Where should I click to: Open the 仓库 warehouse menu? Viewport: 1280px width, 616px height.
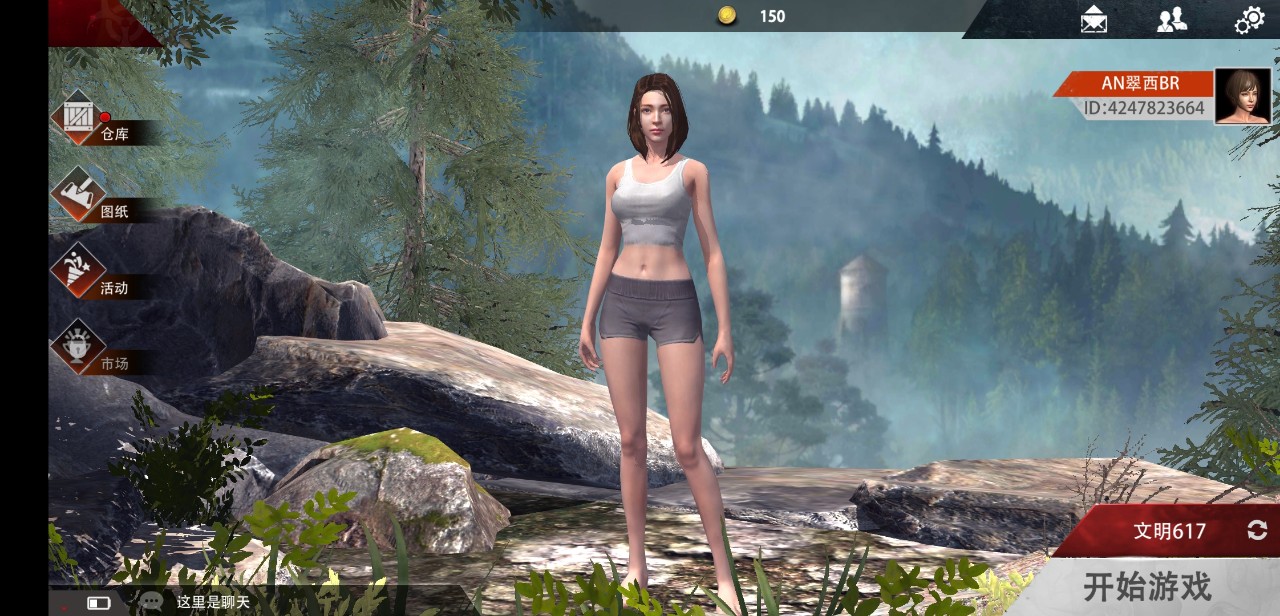point(80,118)
